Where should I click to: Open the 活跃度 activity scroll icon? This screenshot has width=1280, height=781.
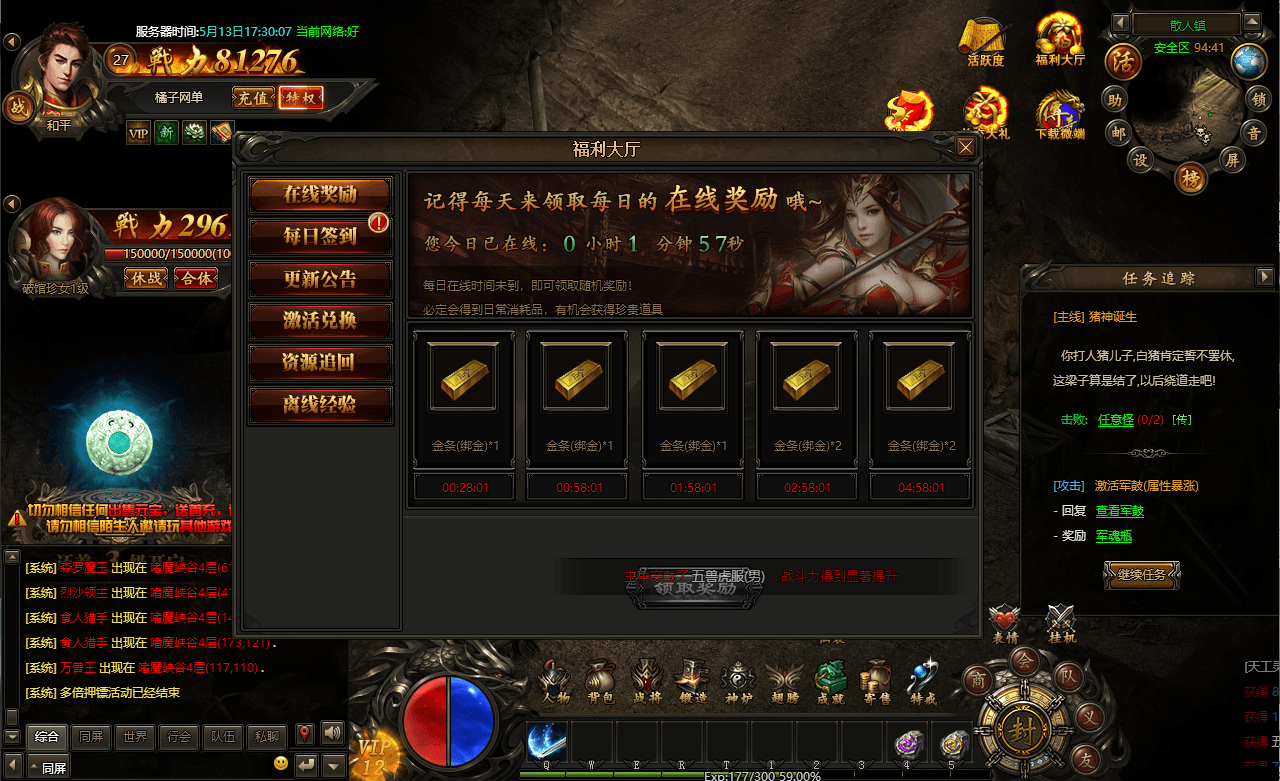[985, 41]
